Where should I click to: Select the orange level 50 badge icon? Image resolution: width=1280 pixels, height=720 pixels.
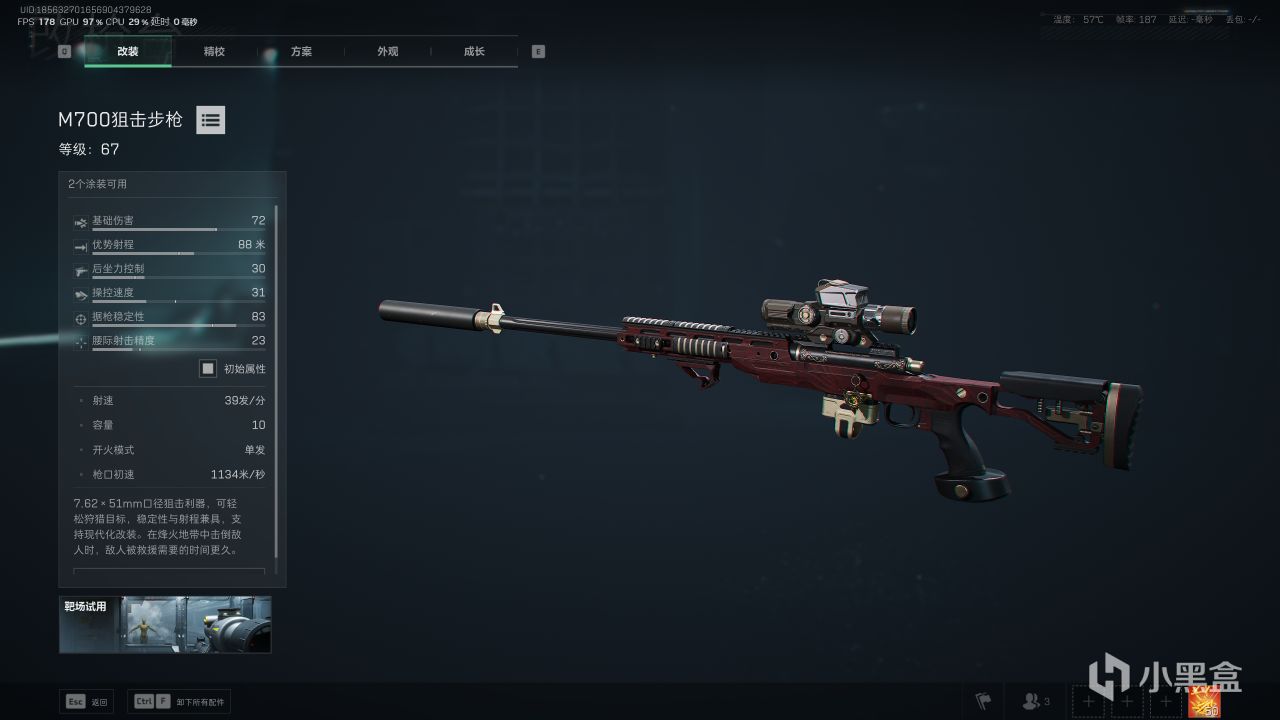[x=1203, y=702]
